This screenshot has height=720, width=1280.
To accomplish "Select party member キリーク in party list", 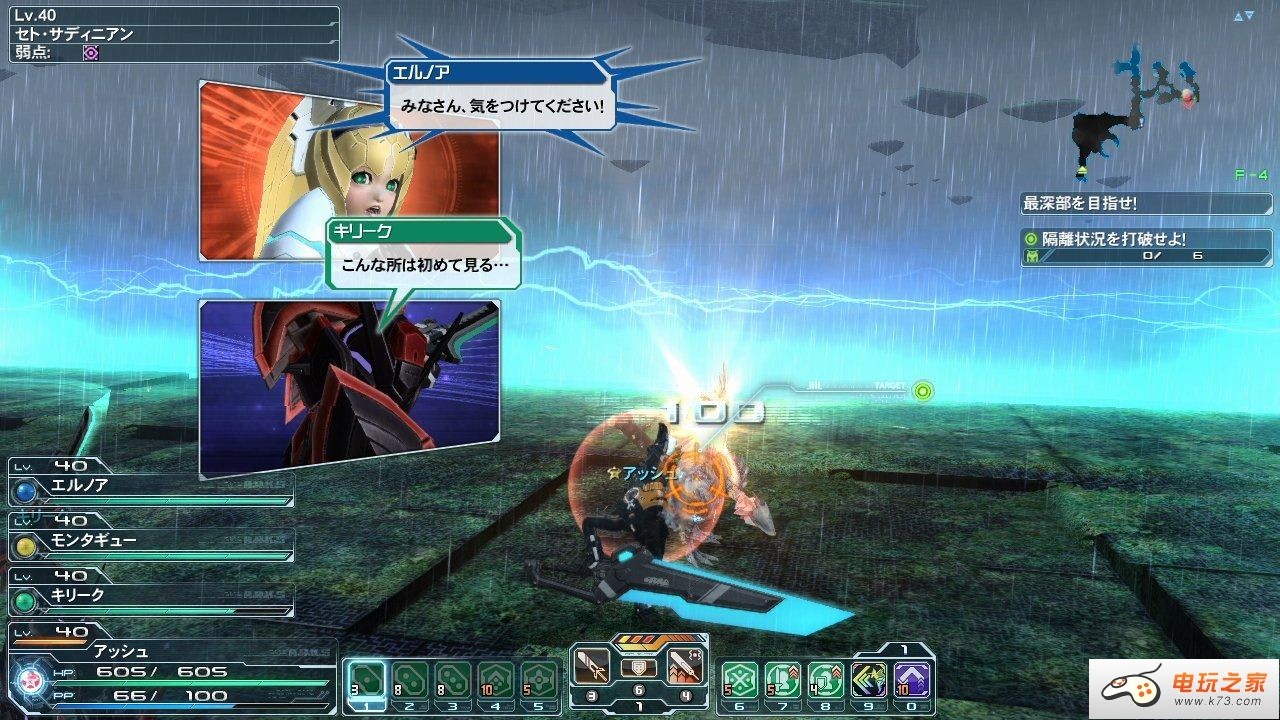I will click(x=150, y=596).
